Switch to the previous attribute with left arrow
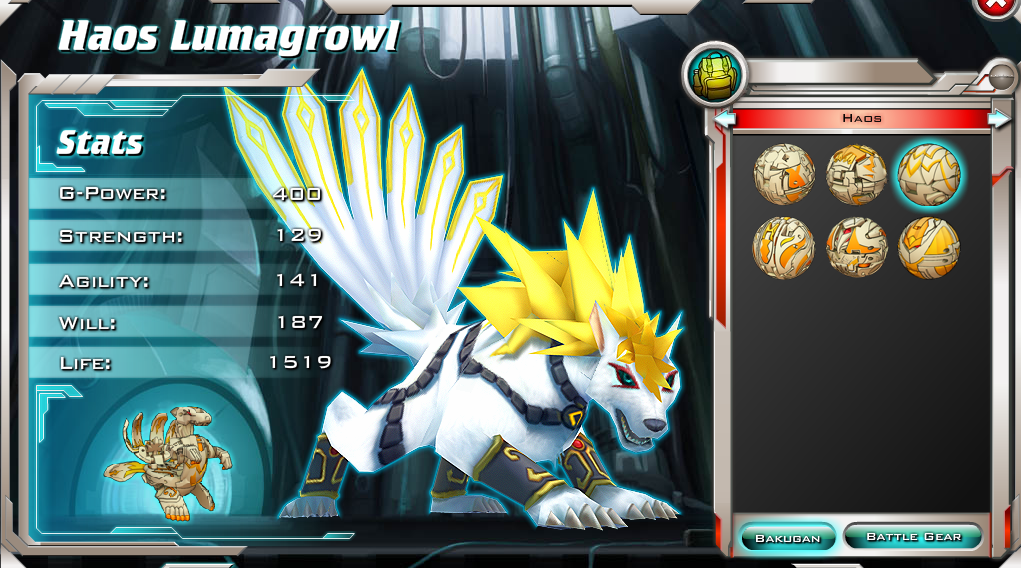 tap(725, 119)
